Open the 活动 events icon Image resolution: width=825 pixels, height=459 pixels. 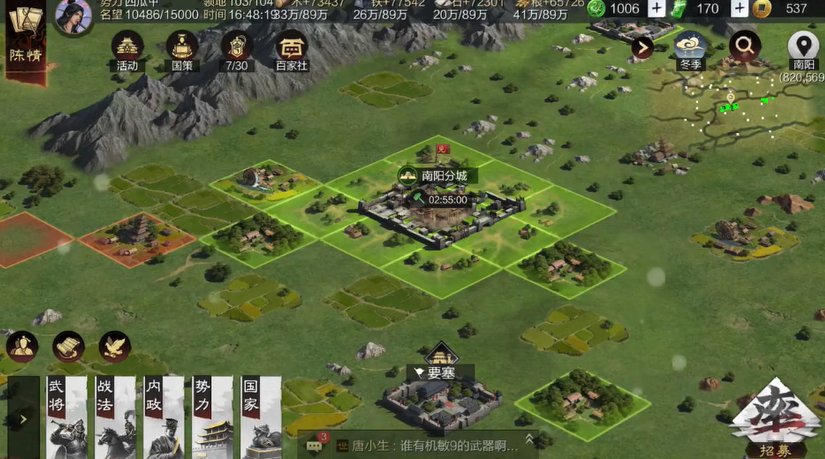pyautogui.click(x=127, y=48)
